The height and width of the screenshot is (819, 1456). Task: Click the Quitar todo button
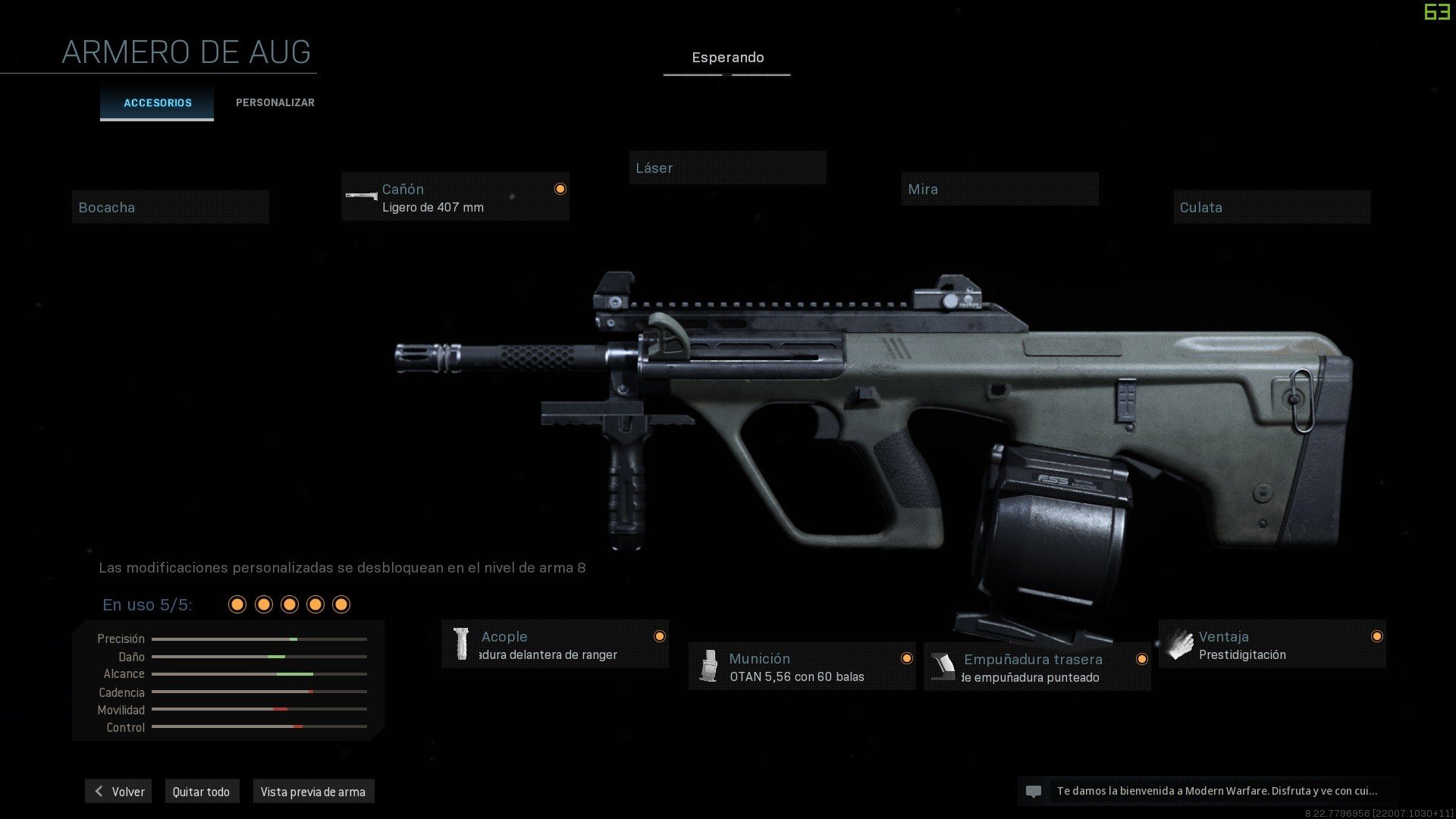point(202,791)
